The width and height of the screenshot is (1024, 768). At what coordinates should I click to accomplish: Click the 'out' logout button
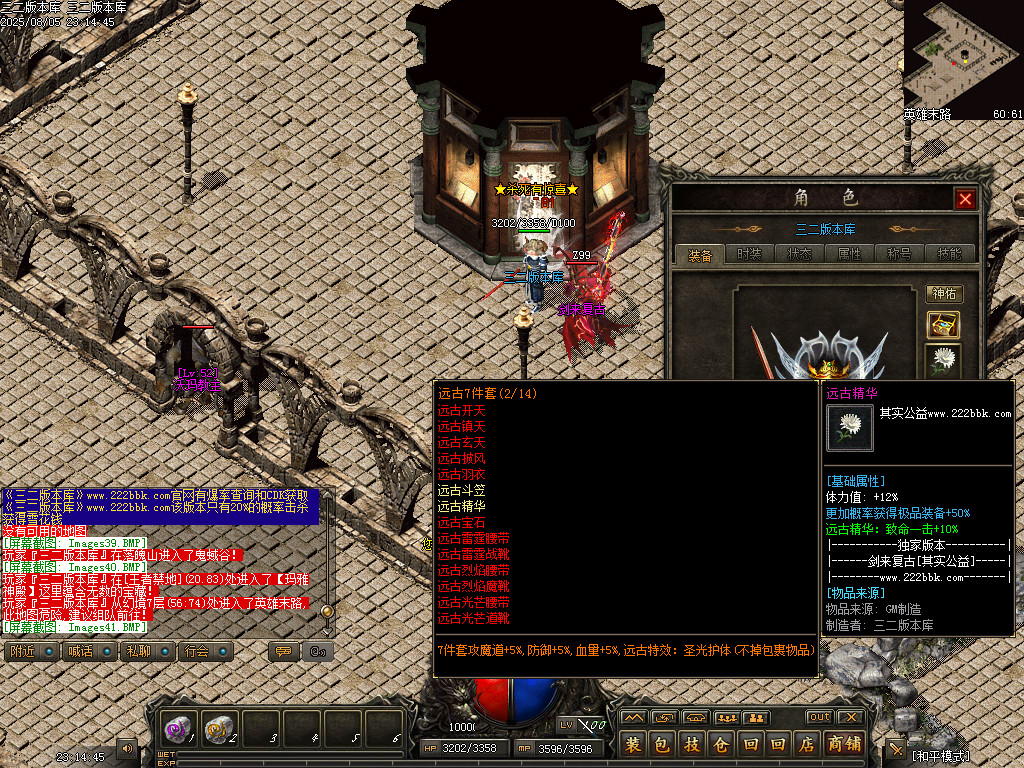(819, 717)
